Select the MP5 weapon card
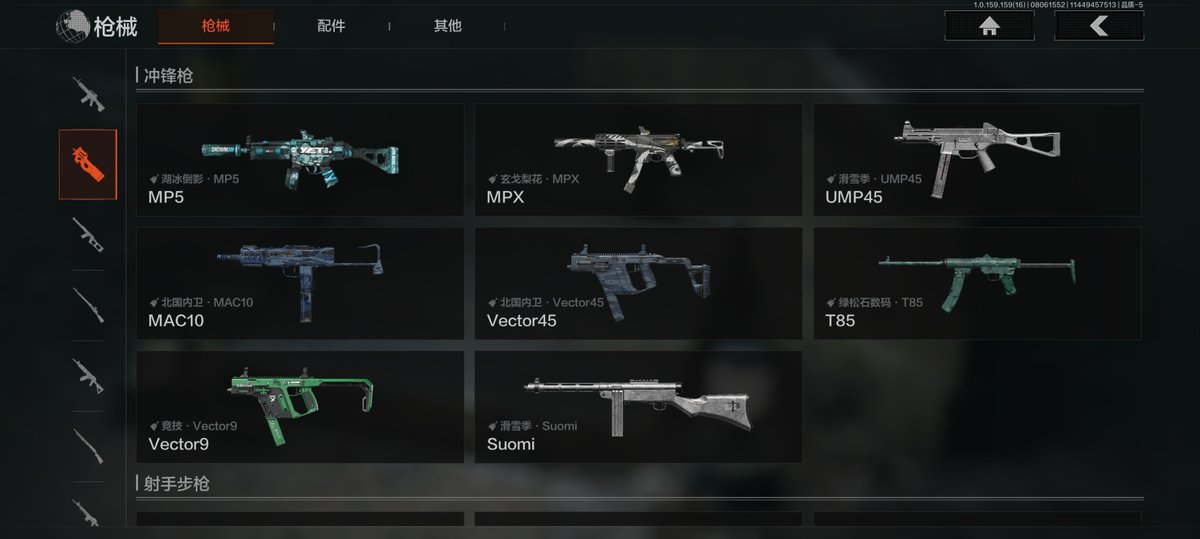The image size is (1200, 539). click(300, 160)
